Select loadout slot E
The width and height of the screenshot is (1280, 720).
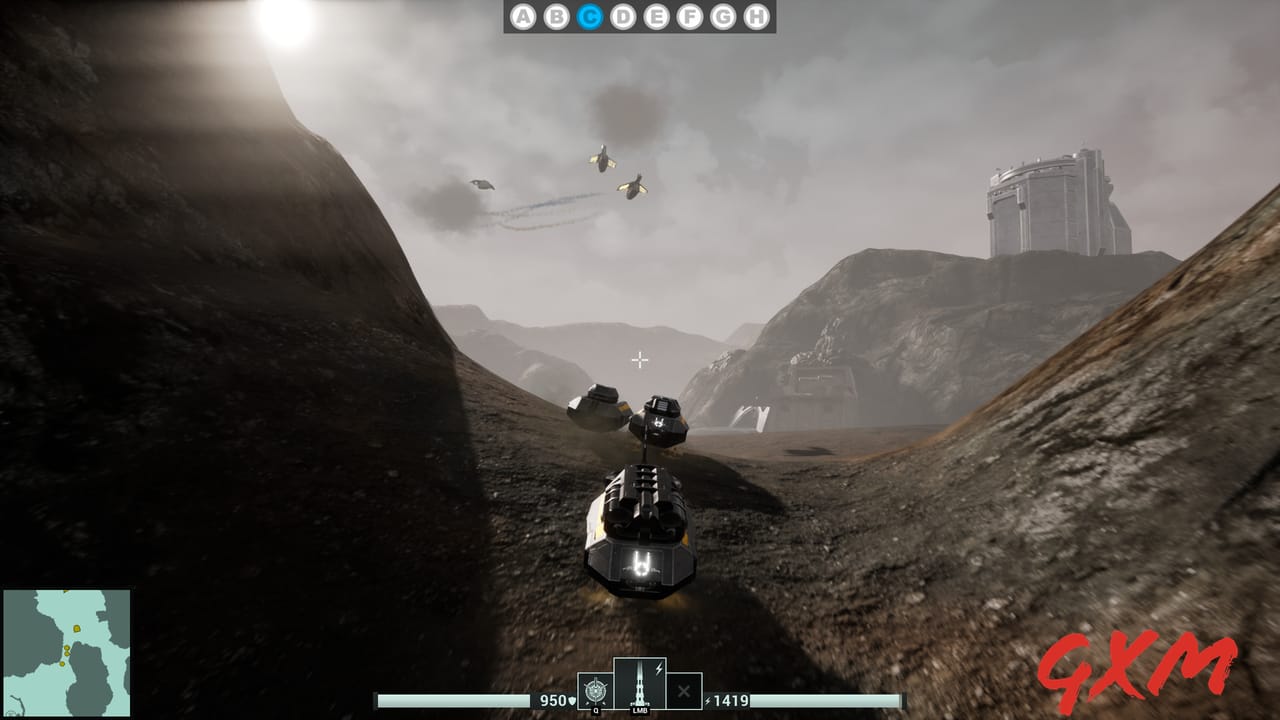(x=656, y=16)
